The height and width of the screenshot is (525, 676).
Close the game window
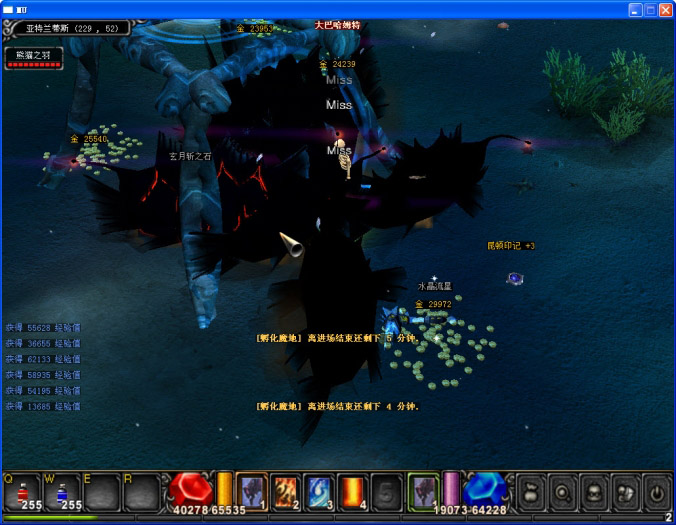[x=665, y=9]
